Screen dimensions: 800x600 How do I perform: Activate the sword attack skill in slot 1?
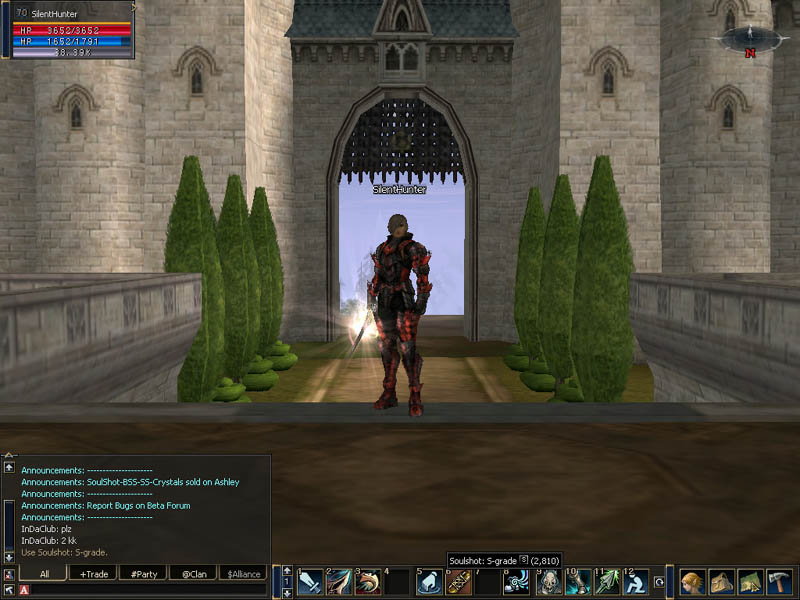tap(310, 582)
